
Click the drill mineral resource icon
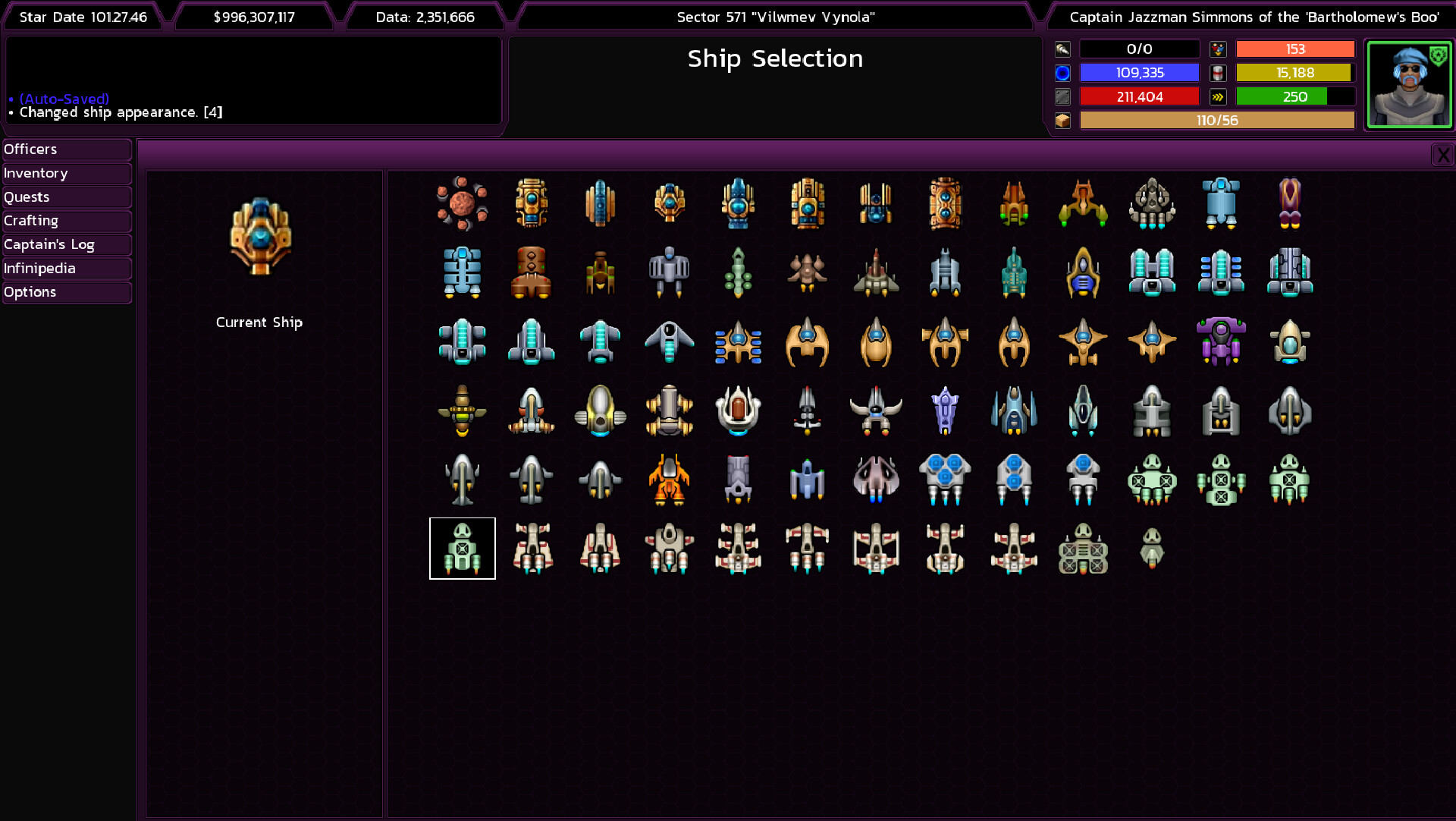click(1062, 49)
